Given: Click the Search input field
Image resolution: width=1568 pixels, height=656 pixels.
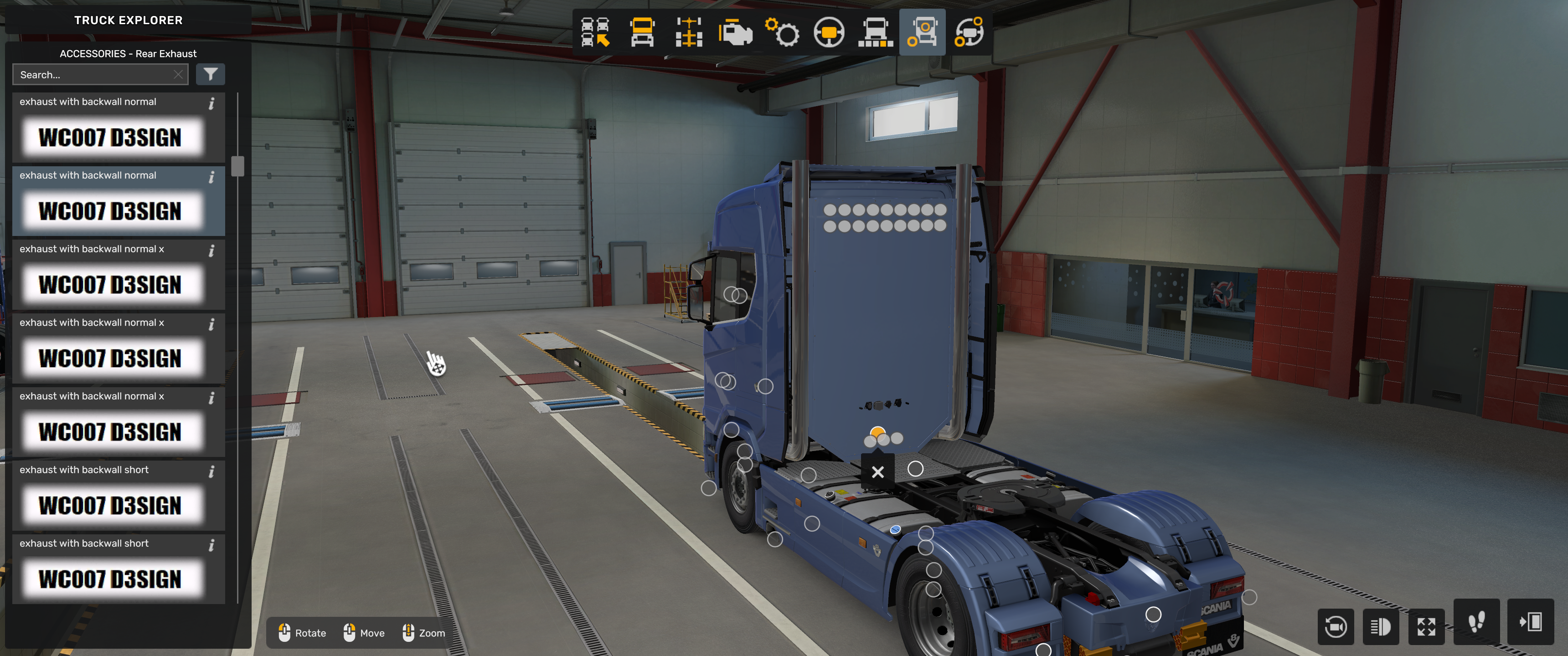Looking at the screenshot, I should click(91, 74).
